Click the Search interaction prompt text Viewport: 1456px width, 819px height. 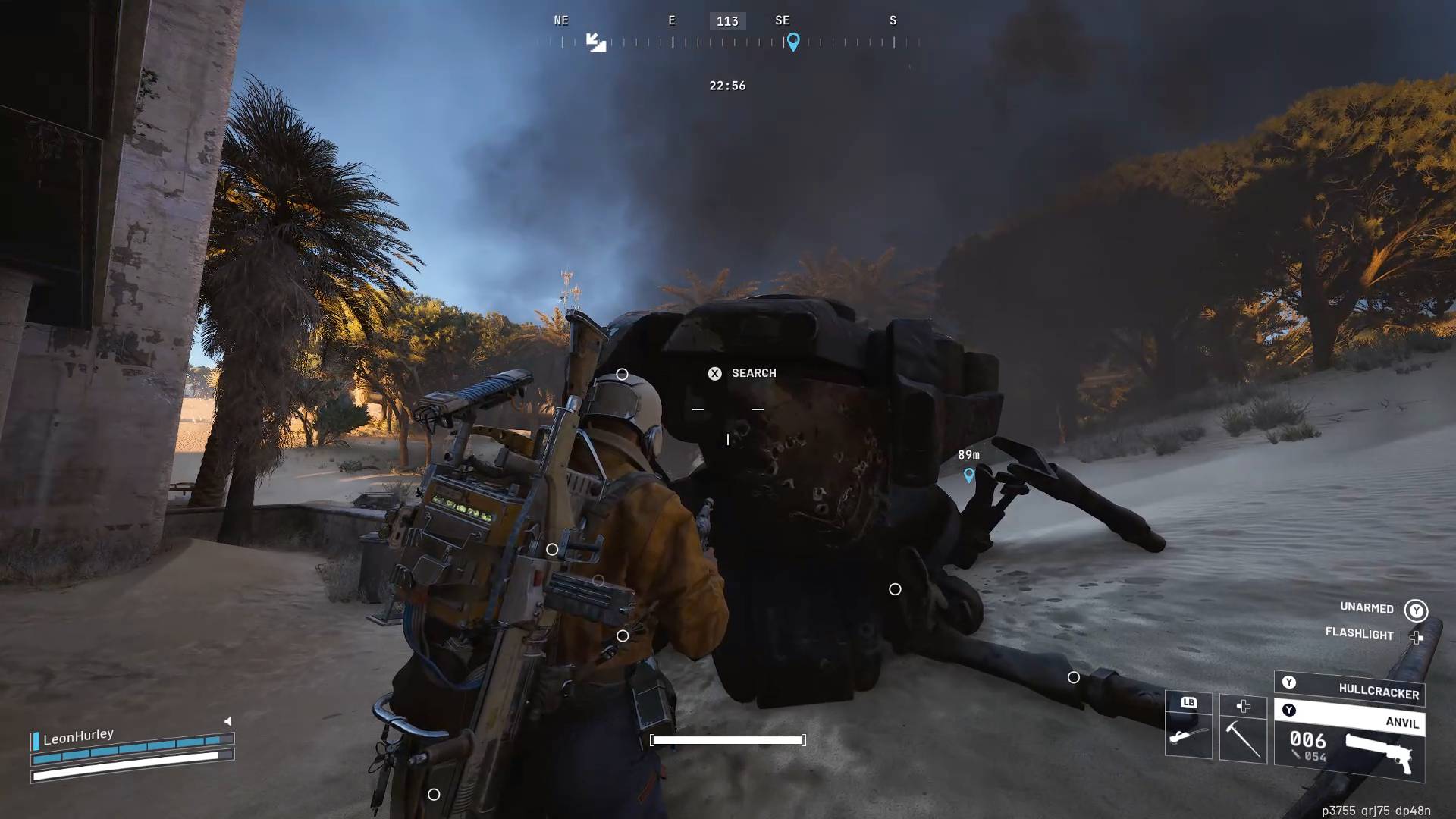753,373
